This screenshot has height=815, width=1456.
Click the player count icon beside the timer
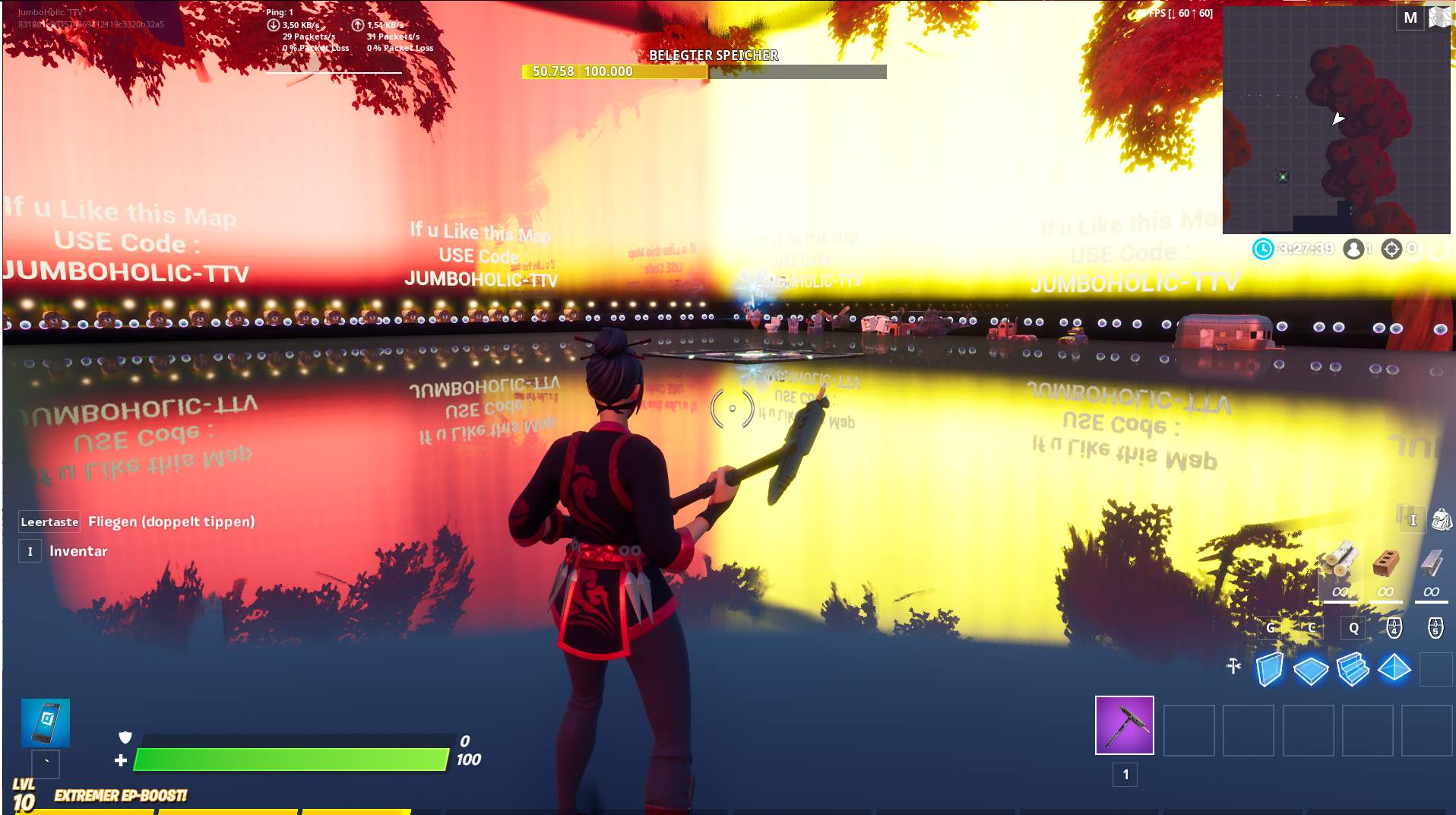[x=1355, y=249]
